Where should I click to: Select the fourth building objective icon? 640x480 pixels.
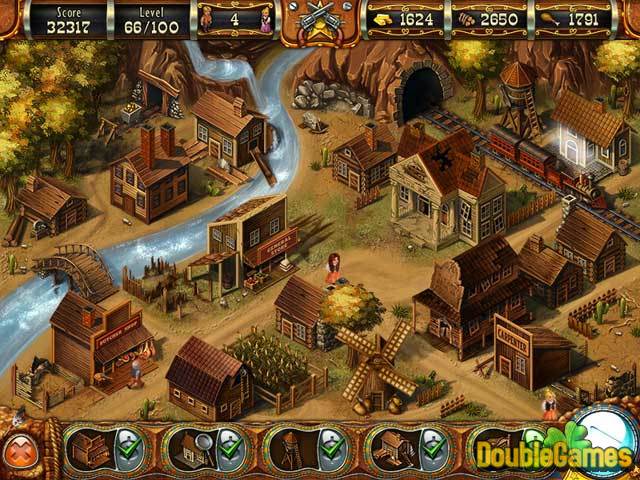(x=391, y=447)
